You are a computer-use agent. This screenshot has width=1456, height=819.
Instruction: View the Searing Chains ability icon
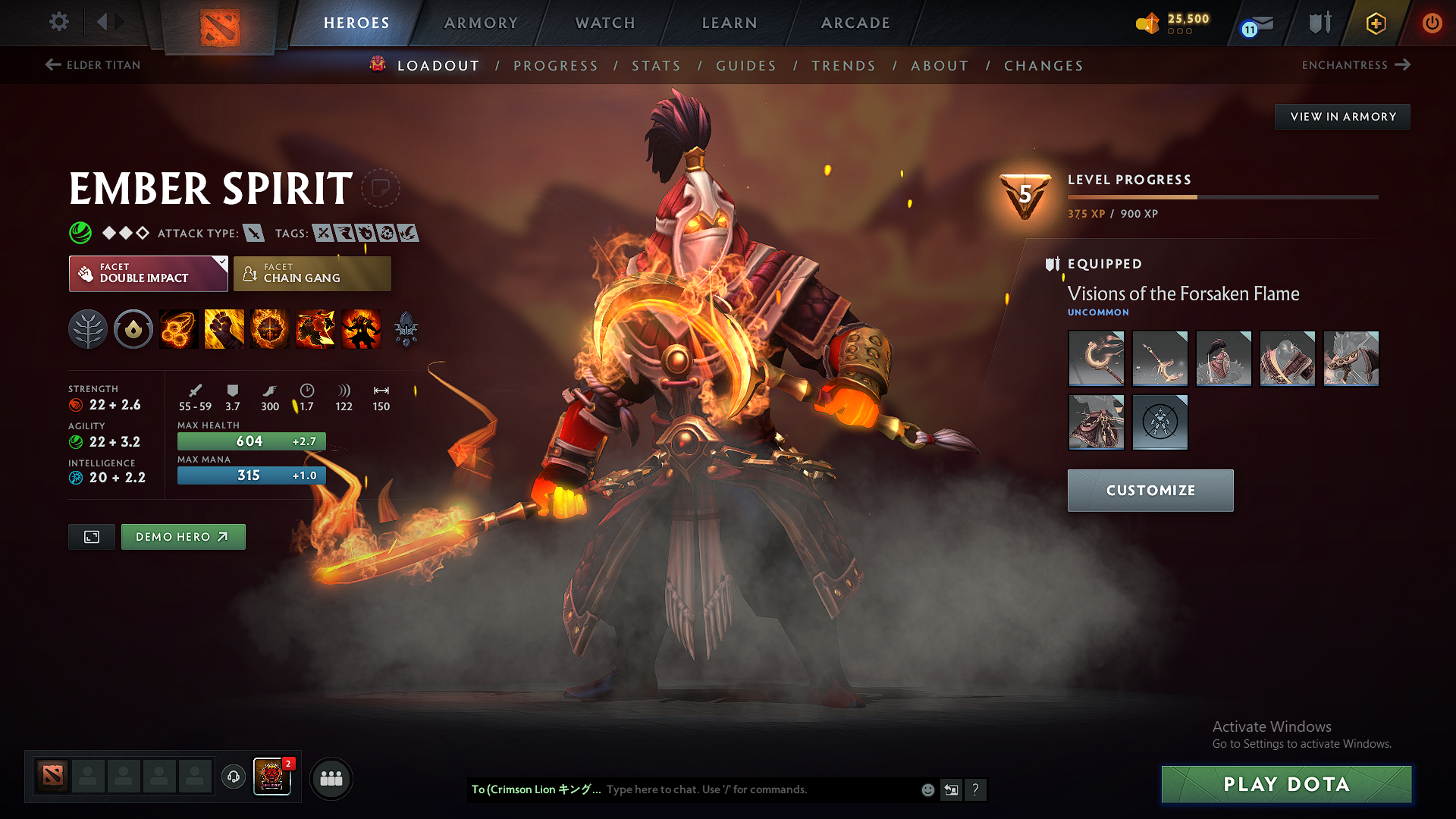[179, 328]
